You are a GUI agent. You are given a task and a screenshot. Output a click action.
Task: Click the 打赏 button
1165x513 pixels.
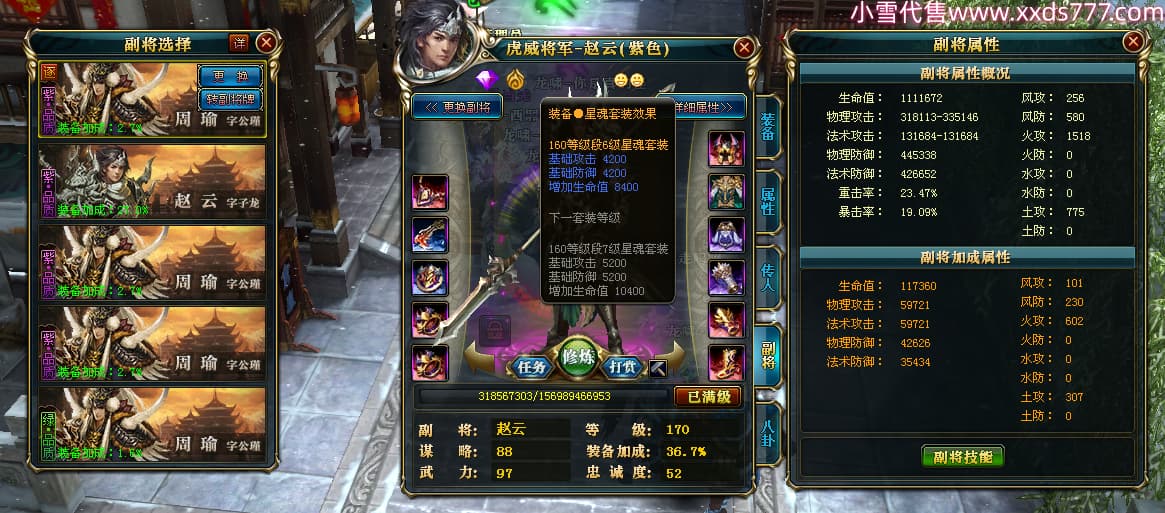click(624, 366)
